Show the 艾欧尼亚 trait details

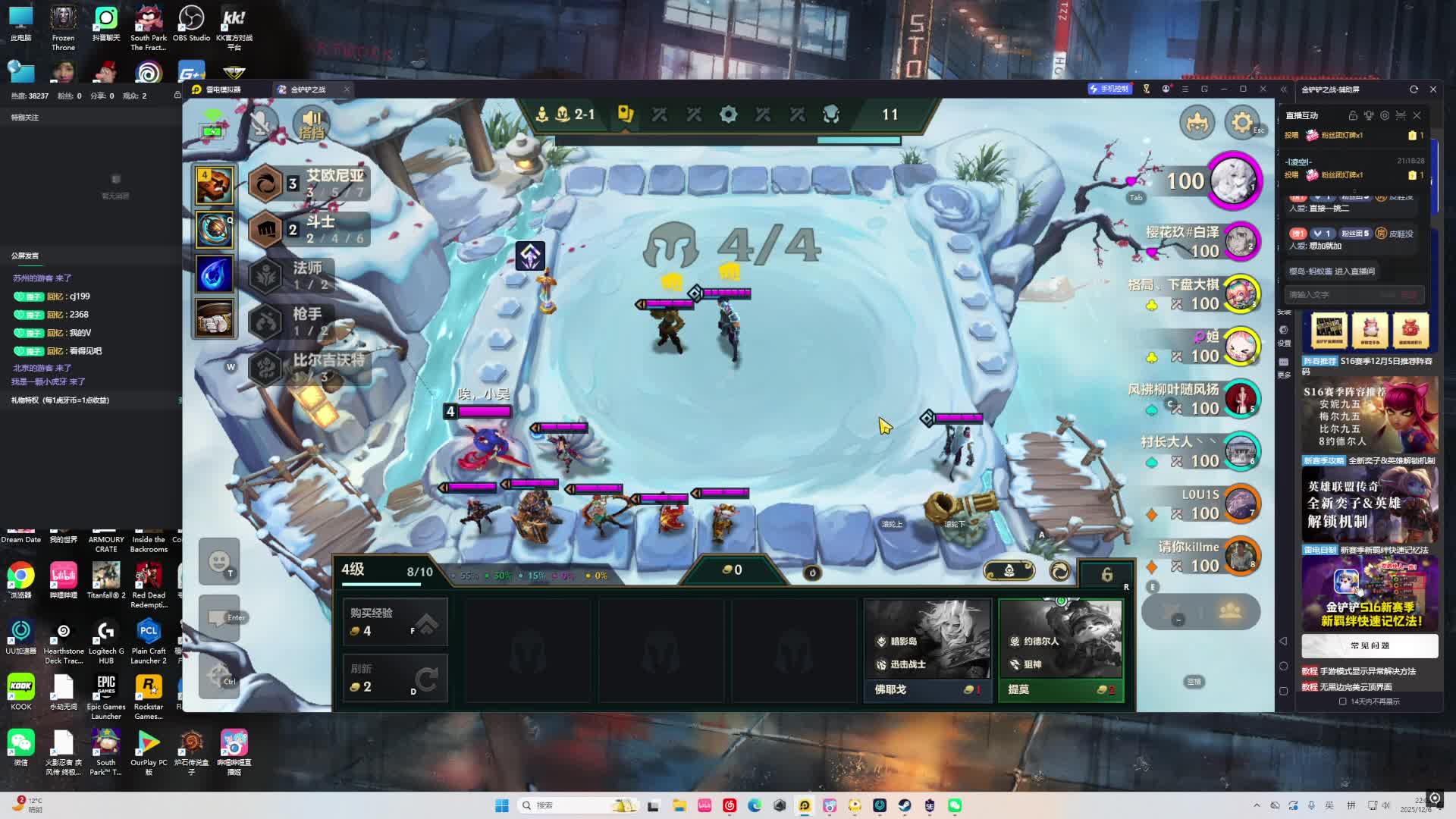[309, 184]
